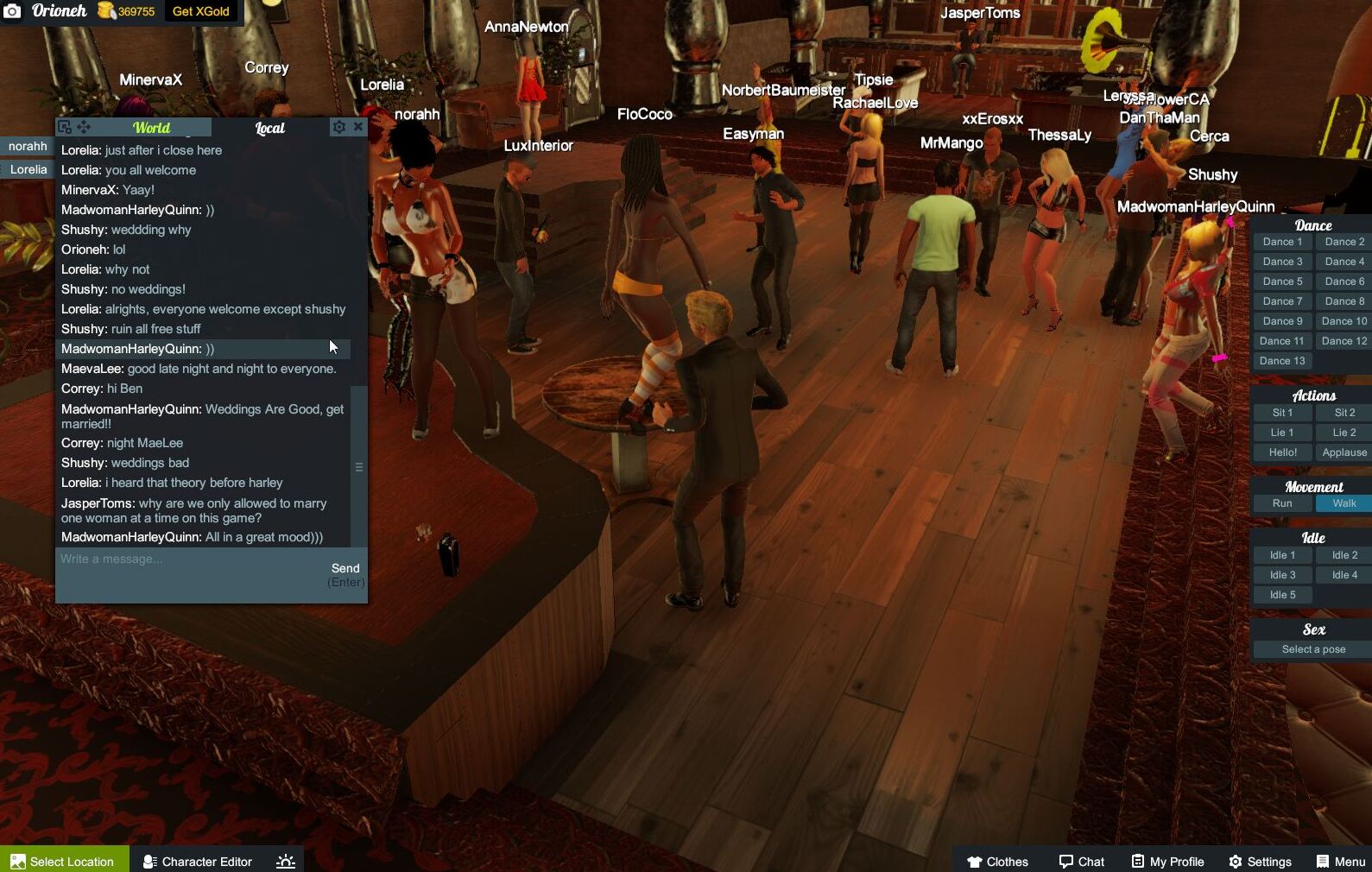The image size is (1372, 872).
Task: Switch to the Local chat tab
Action: point(269,127)
